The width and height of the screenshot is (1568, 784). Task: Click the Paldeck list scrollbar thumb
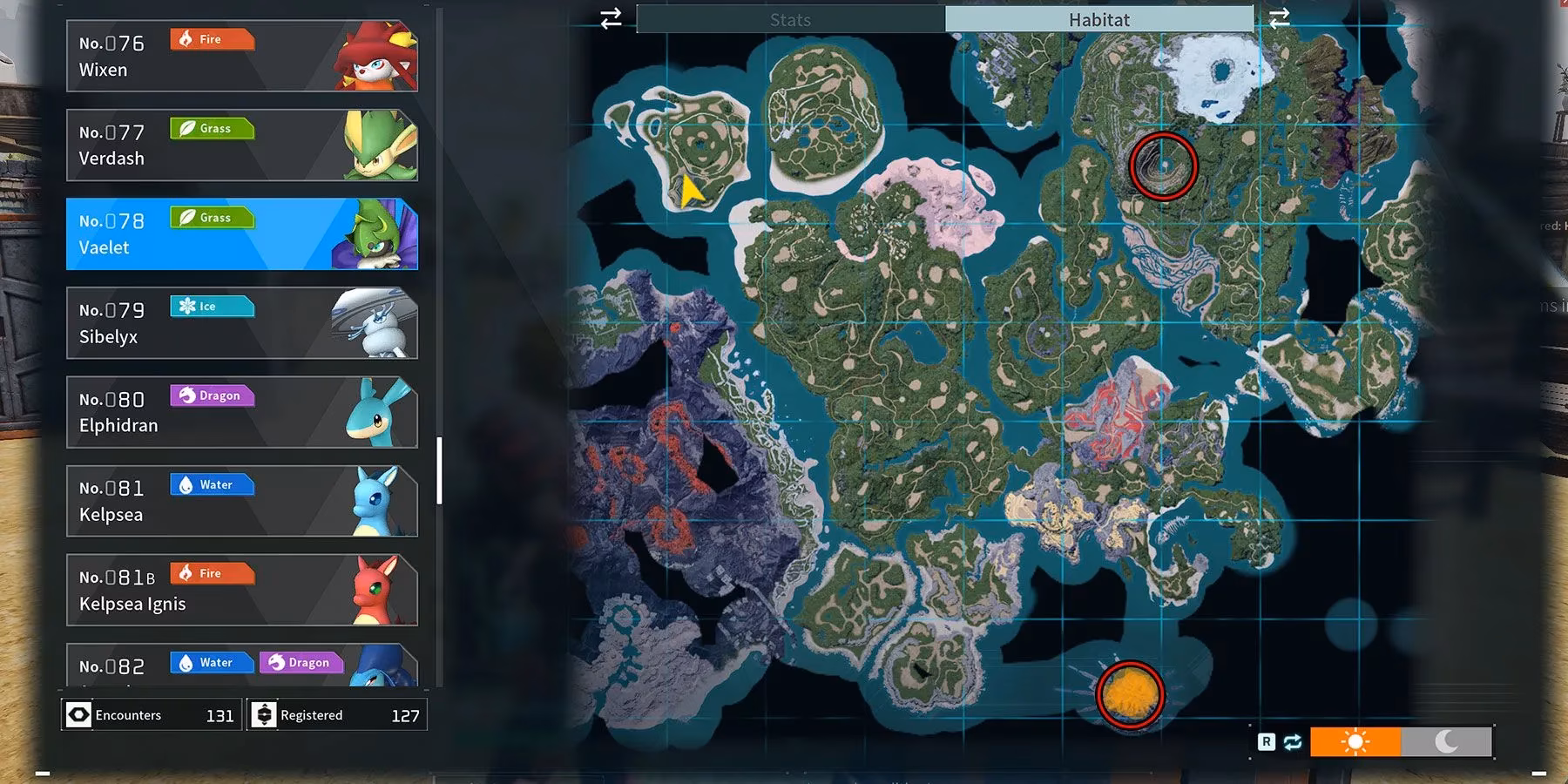point(439,470)
